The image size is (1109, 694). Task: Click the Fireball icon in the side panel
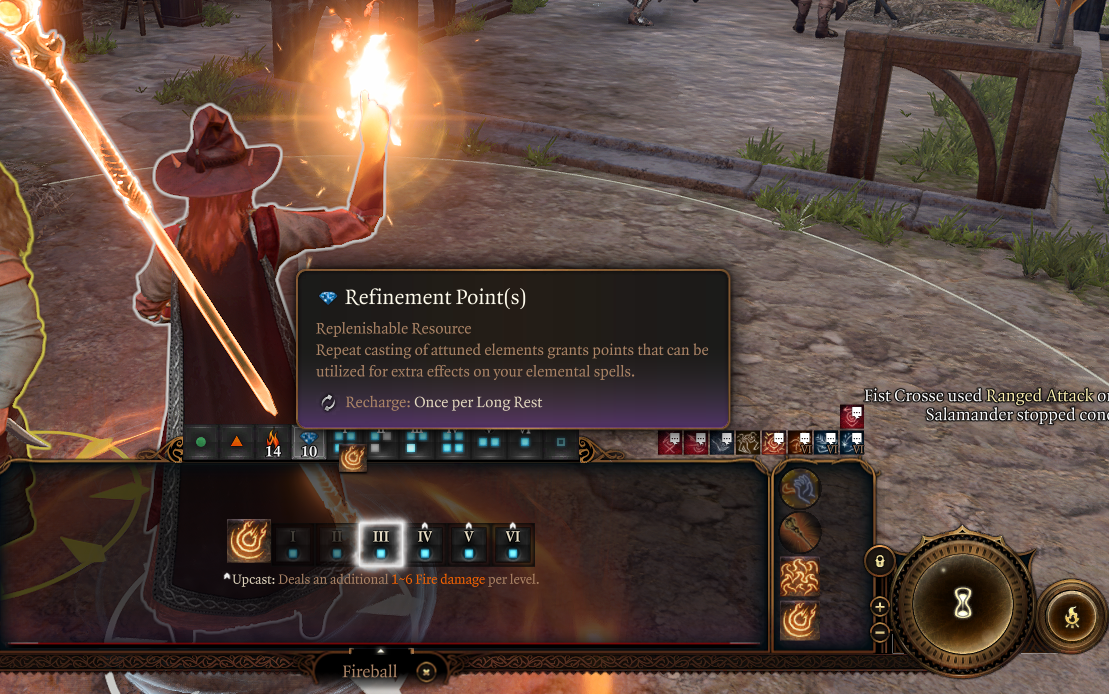pos(800,620)
